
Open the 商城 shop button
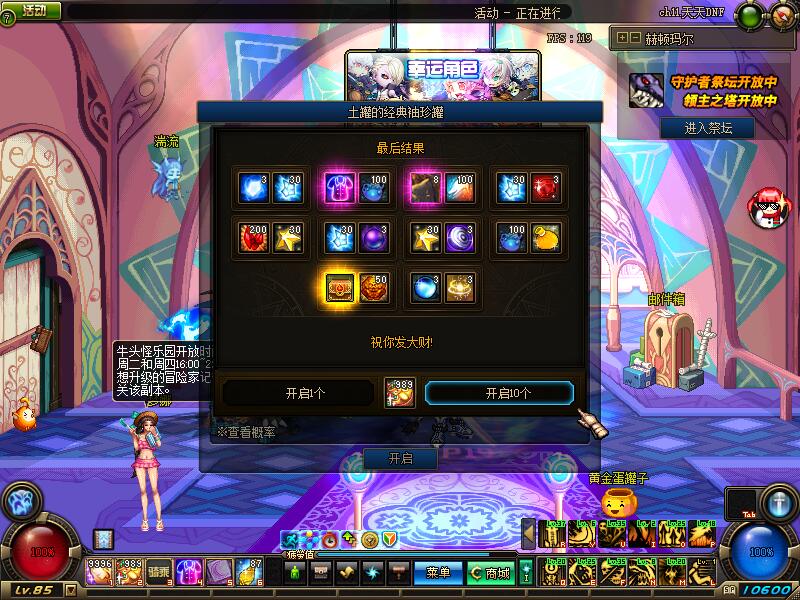[490, 572]
